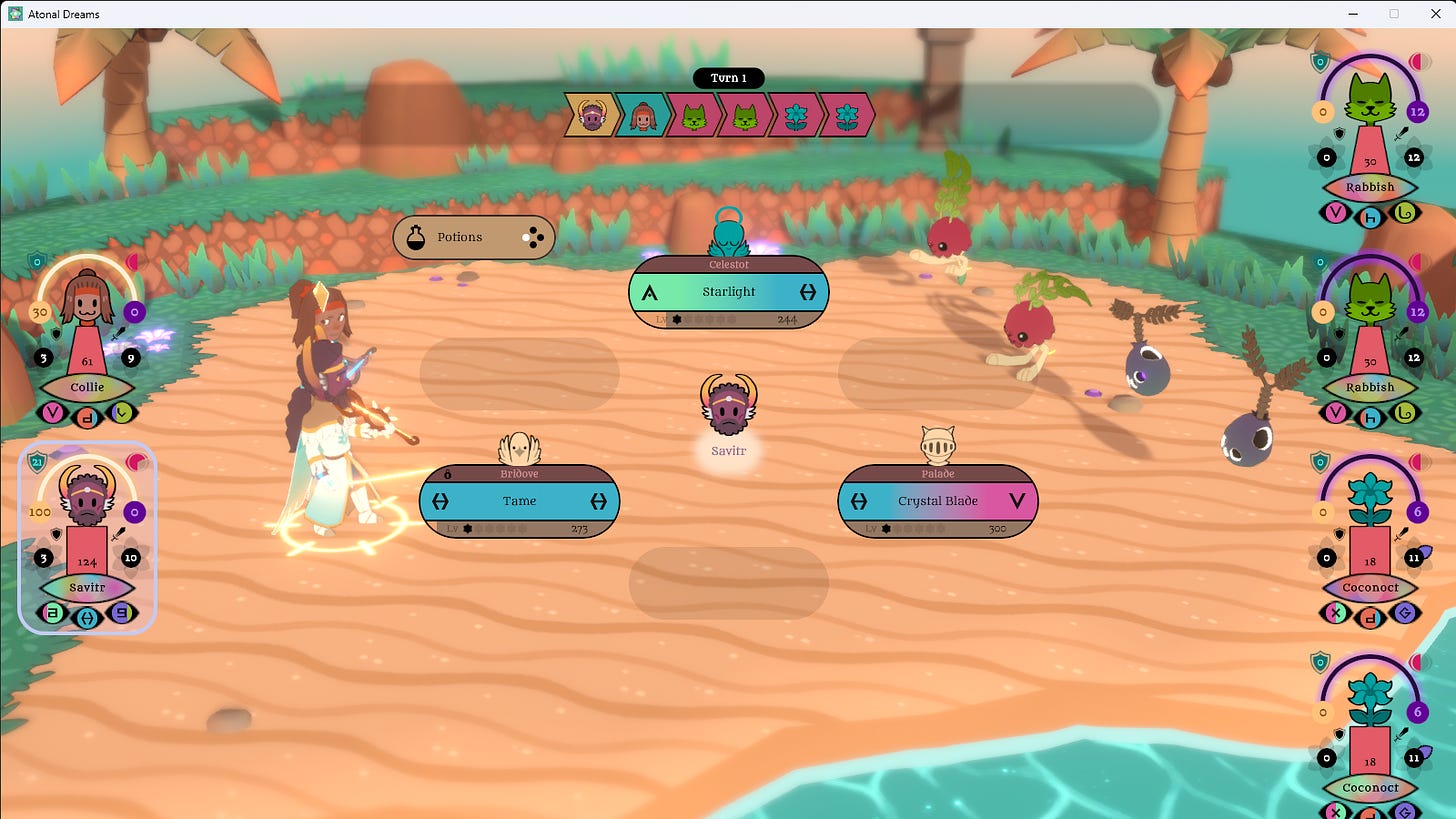The width and height of the screenshot is (1456, 819).
Task: Click Collie's icon in the turn order bar
Action: point(643,116)
